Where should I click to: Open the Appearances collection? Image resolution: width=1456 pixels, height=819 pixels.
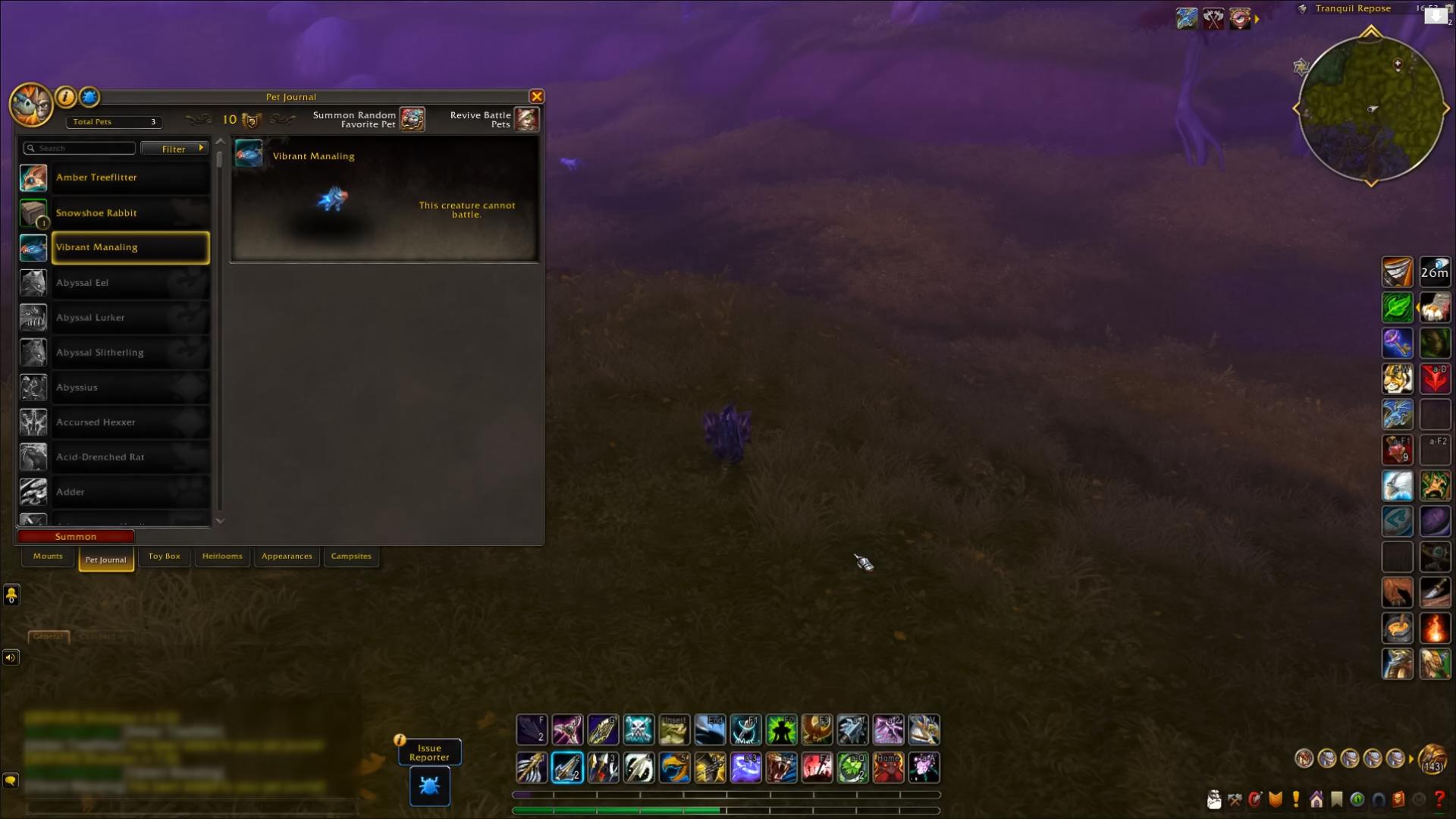(x=287, y=556)
